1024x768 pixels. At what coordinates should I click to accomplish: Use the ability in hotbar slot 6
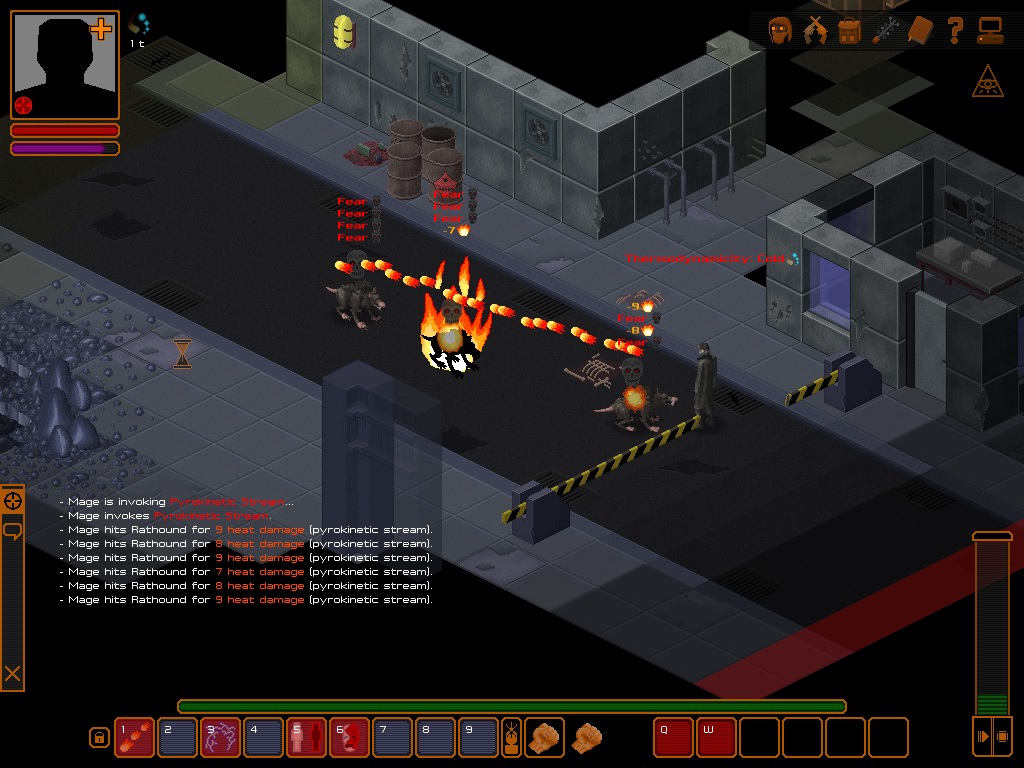tap(349, 737)
